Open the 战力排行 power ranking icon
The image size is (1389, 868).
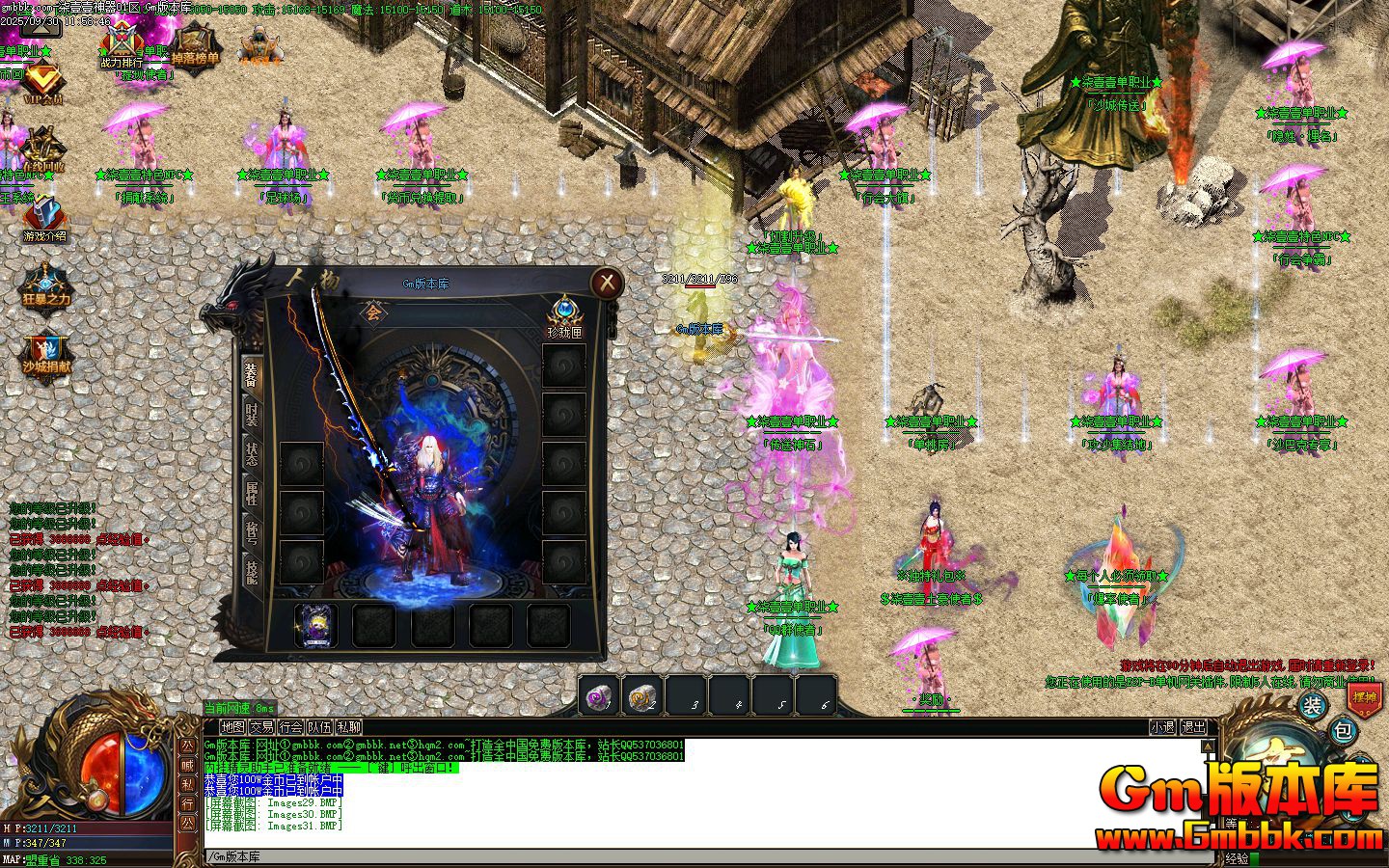121,45
